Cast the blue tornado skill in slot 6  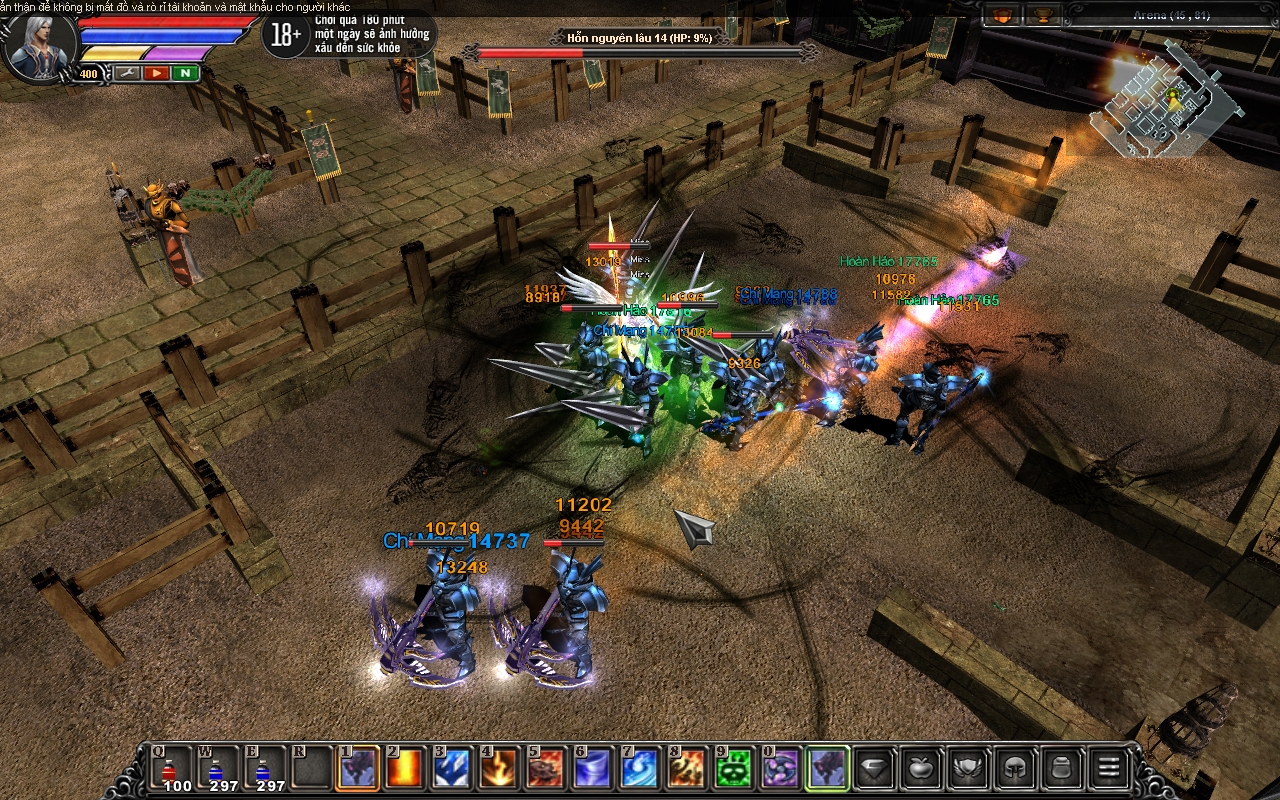(593, 769)
